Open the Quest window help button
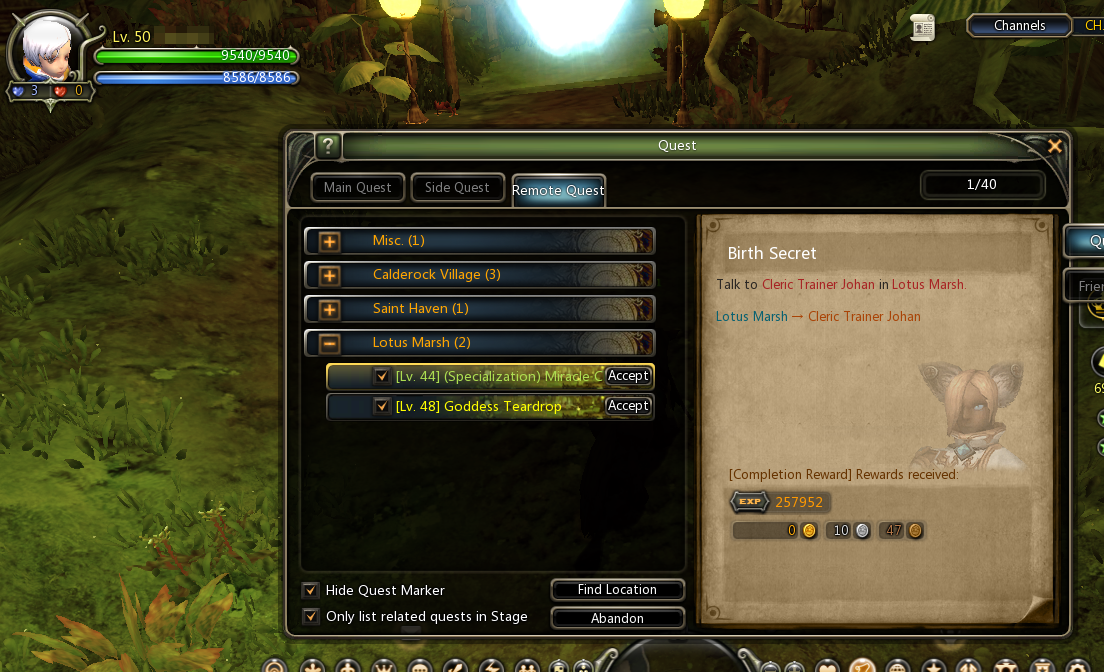 (329, 146)
